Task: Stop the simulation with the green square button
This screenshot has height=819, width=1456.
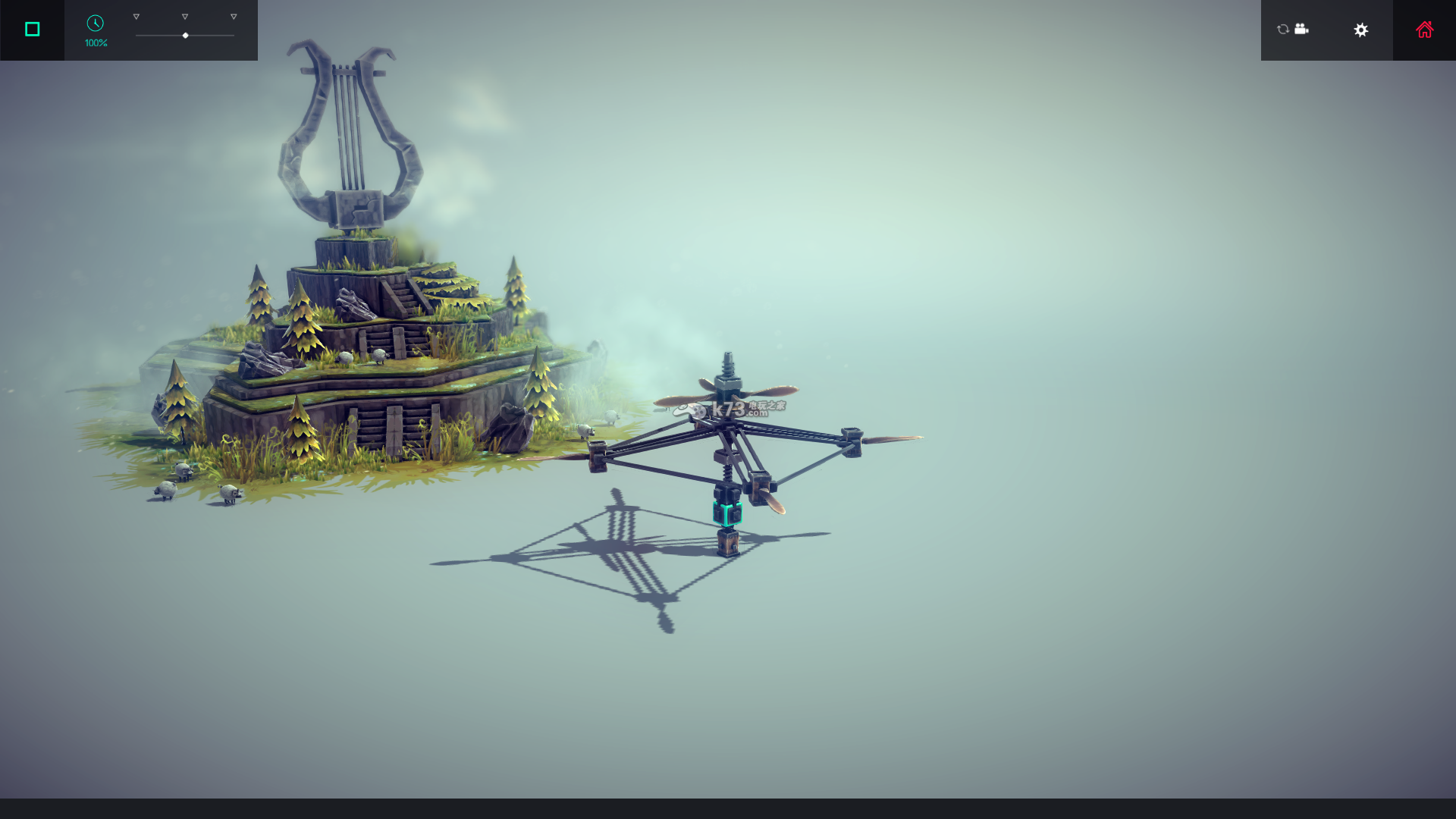Action: pos(32,30)
